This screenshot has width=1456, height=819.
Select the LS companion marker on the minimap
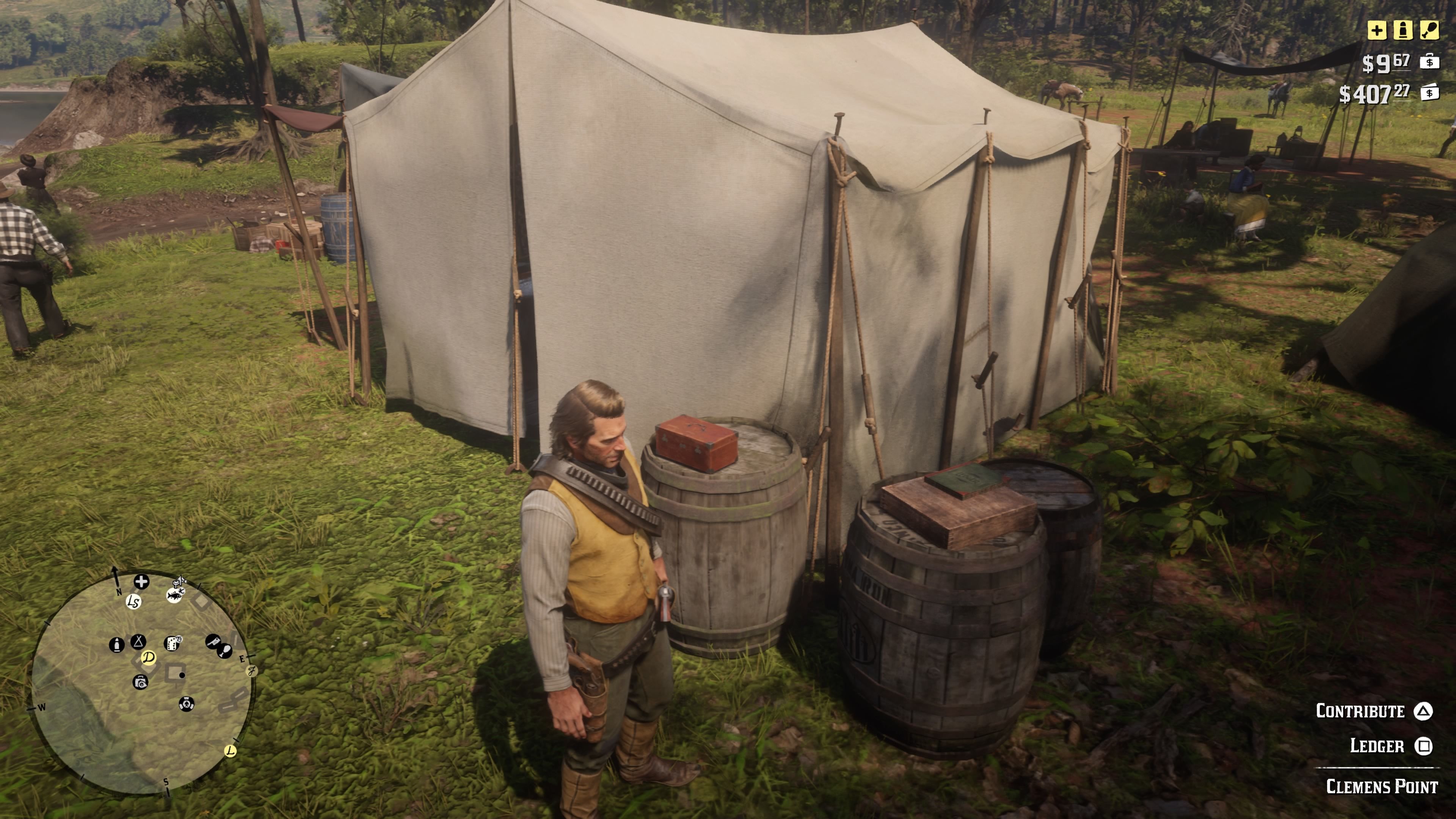pyautogui.click(x=133, y=602)
